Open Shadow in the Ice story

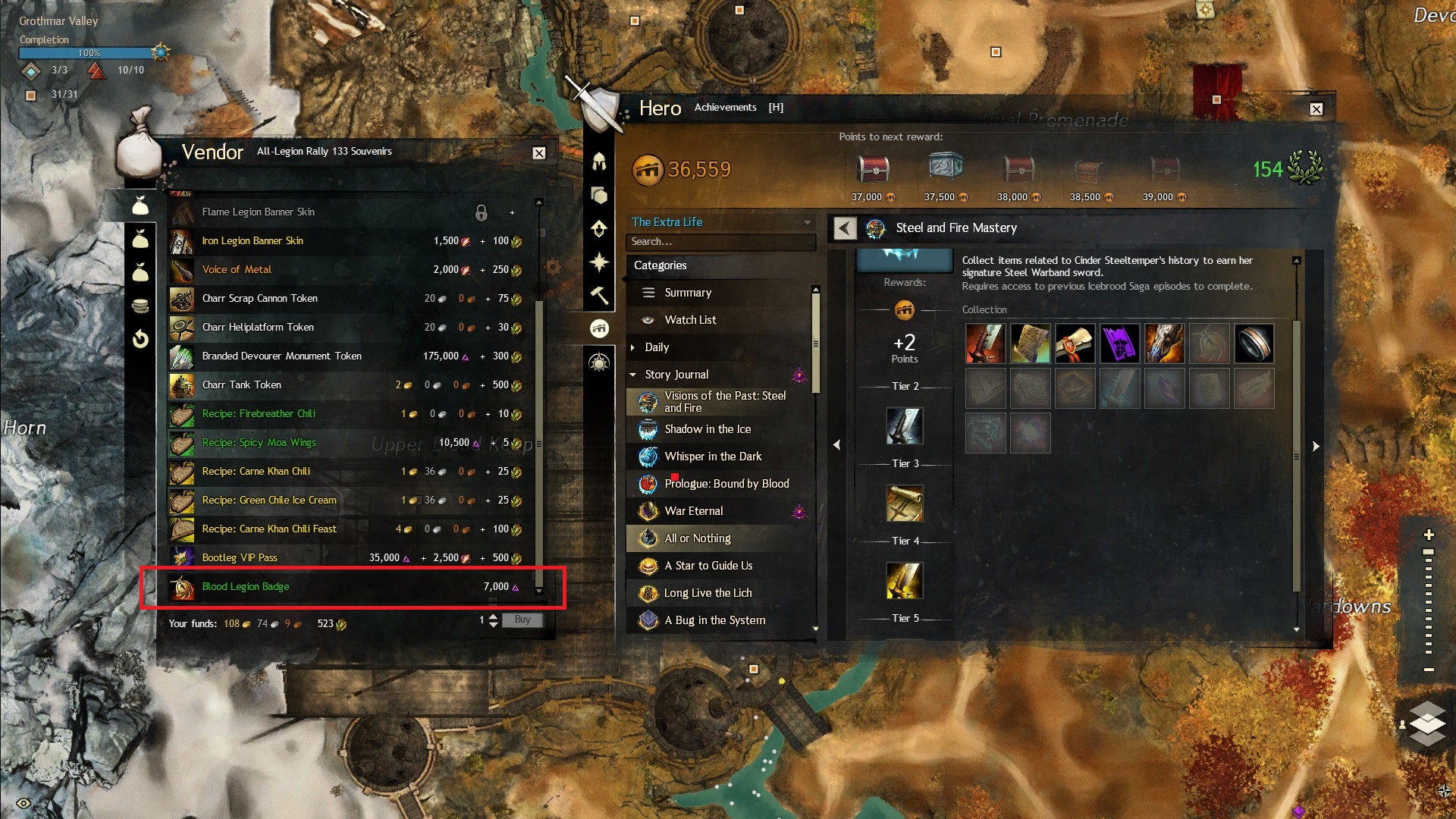click(x=708, y=429)
